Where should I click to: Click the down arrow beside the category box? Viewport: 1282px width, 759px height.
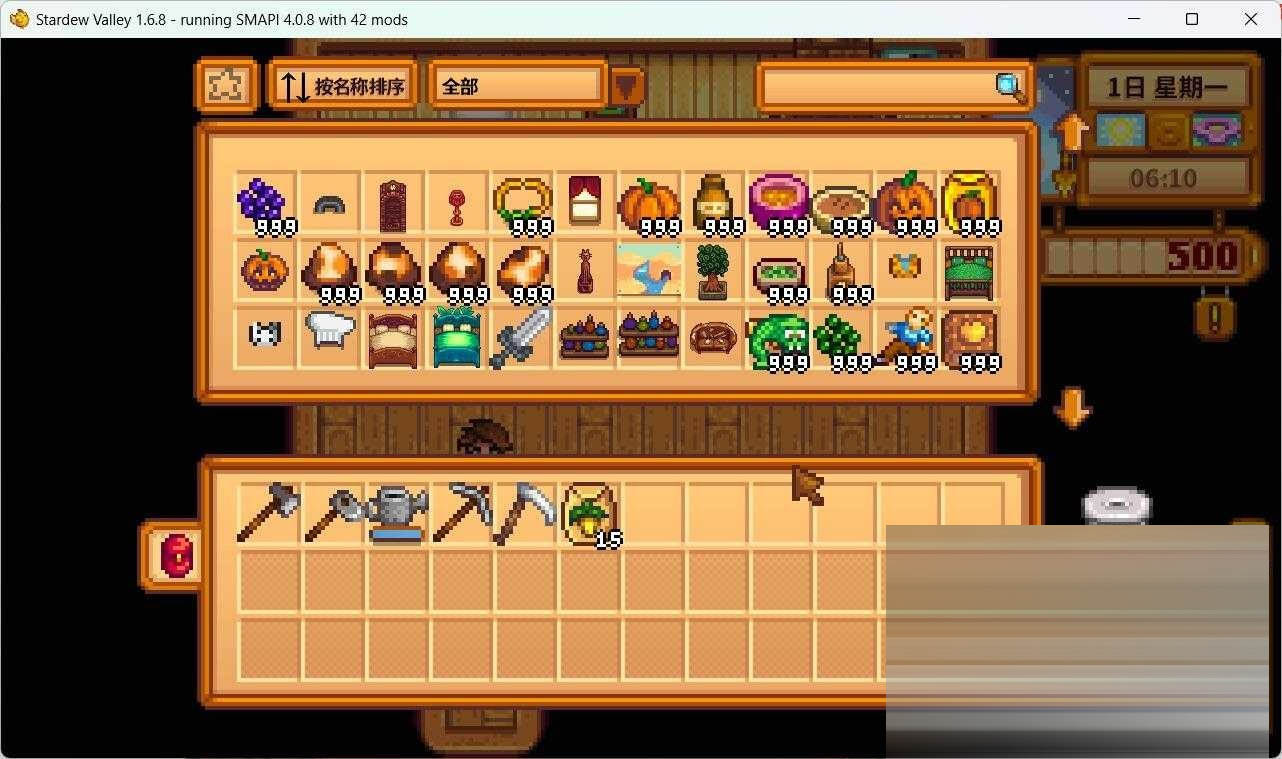[x=628, y=88]
